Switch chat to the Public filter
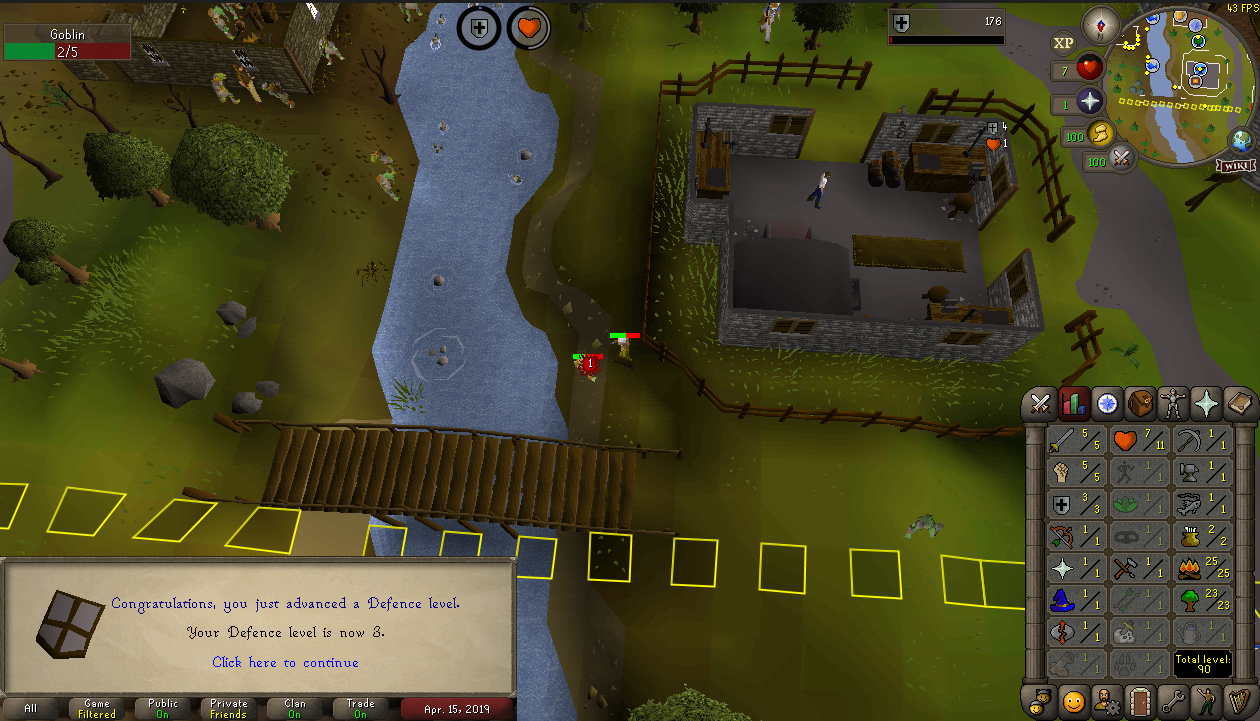 pyautogui.click(x=163, y=708)
